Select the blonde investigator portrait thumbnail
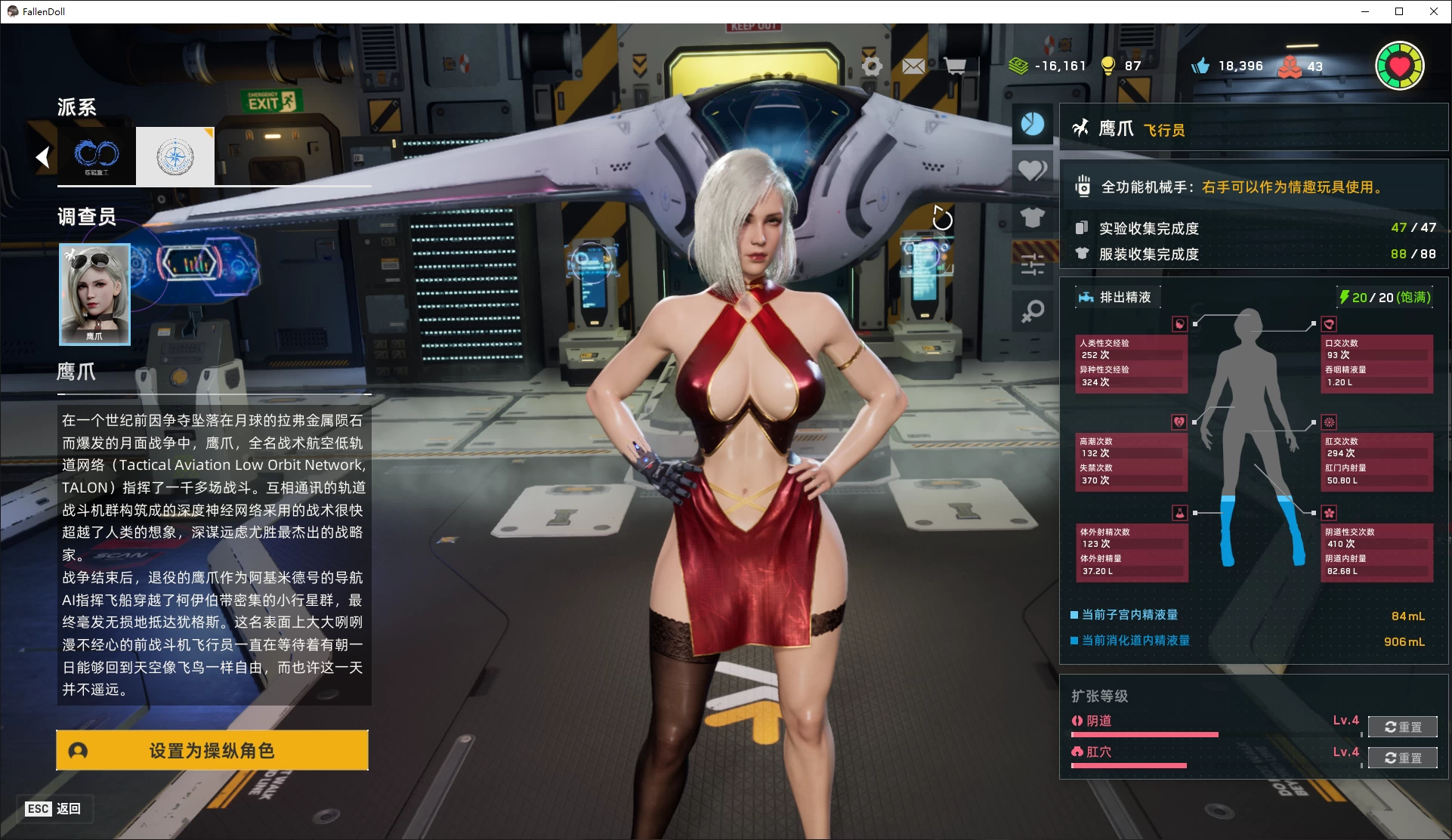 (x=94, y=294)
